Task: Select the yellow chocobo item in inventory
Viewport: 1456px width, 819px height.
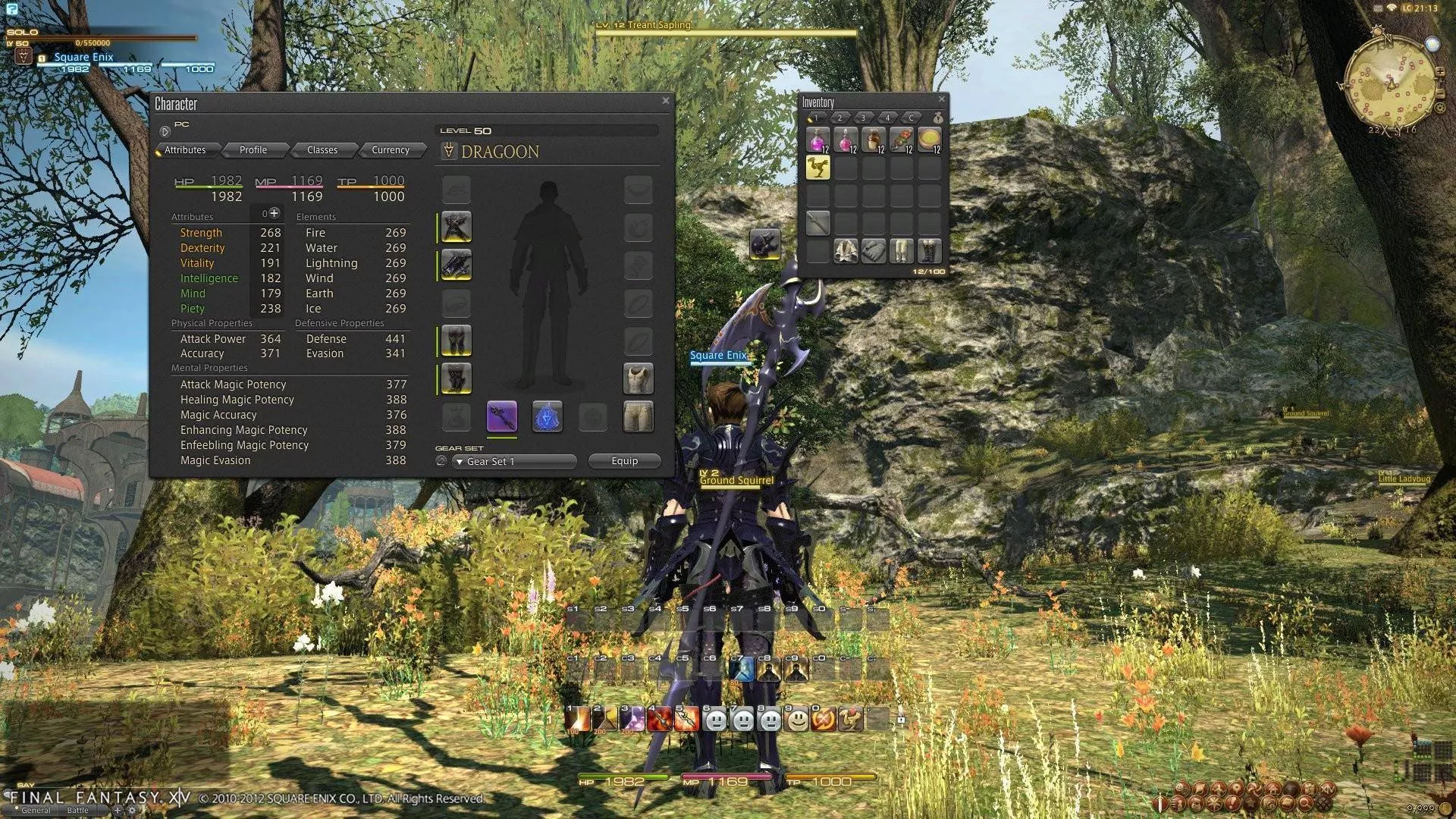Action: [817, 168]
